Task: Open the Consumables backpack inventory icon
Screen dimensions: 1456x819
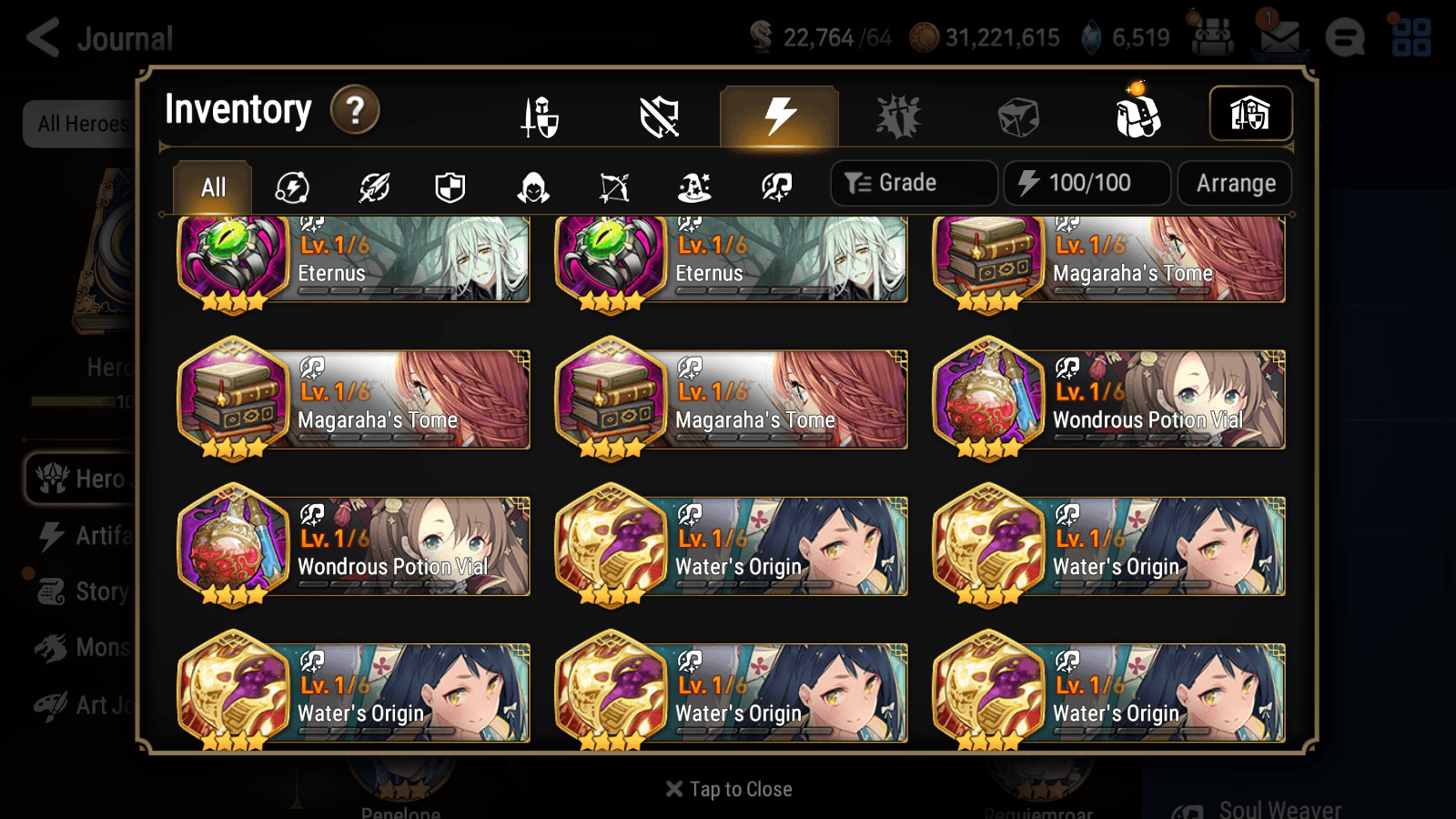Action: coord(1136,116)
